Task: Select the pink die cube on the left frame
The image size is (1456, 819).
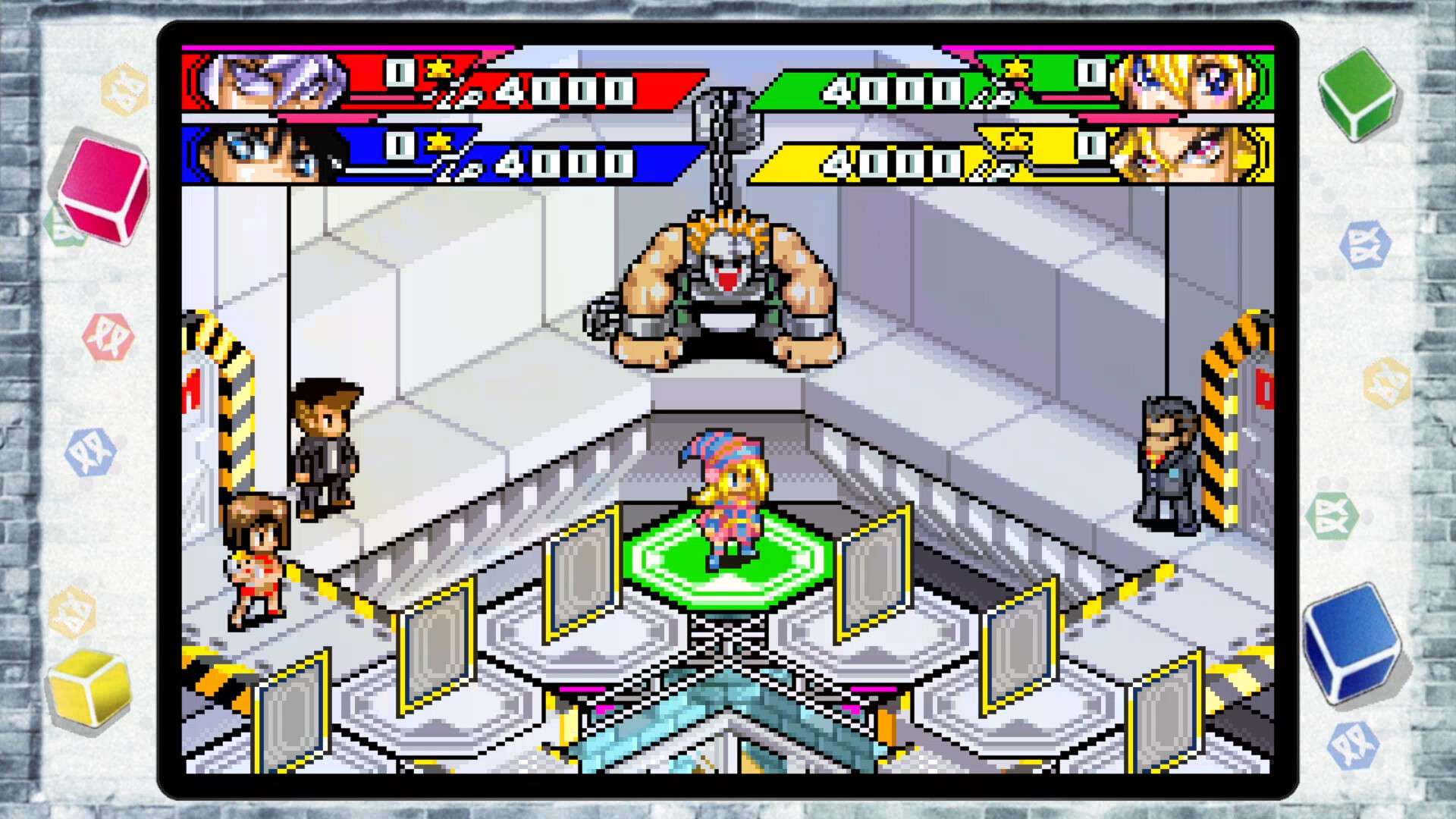Action: tap(101, 187)
